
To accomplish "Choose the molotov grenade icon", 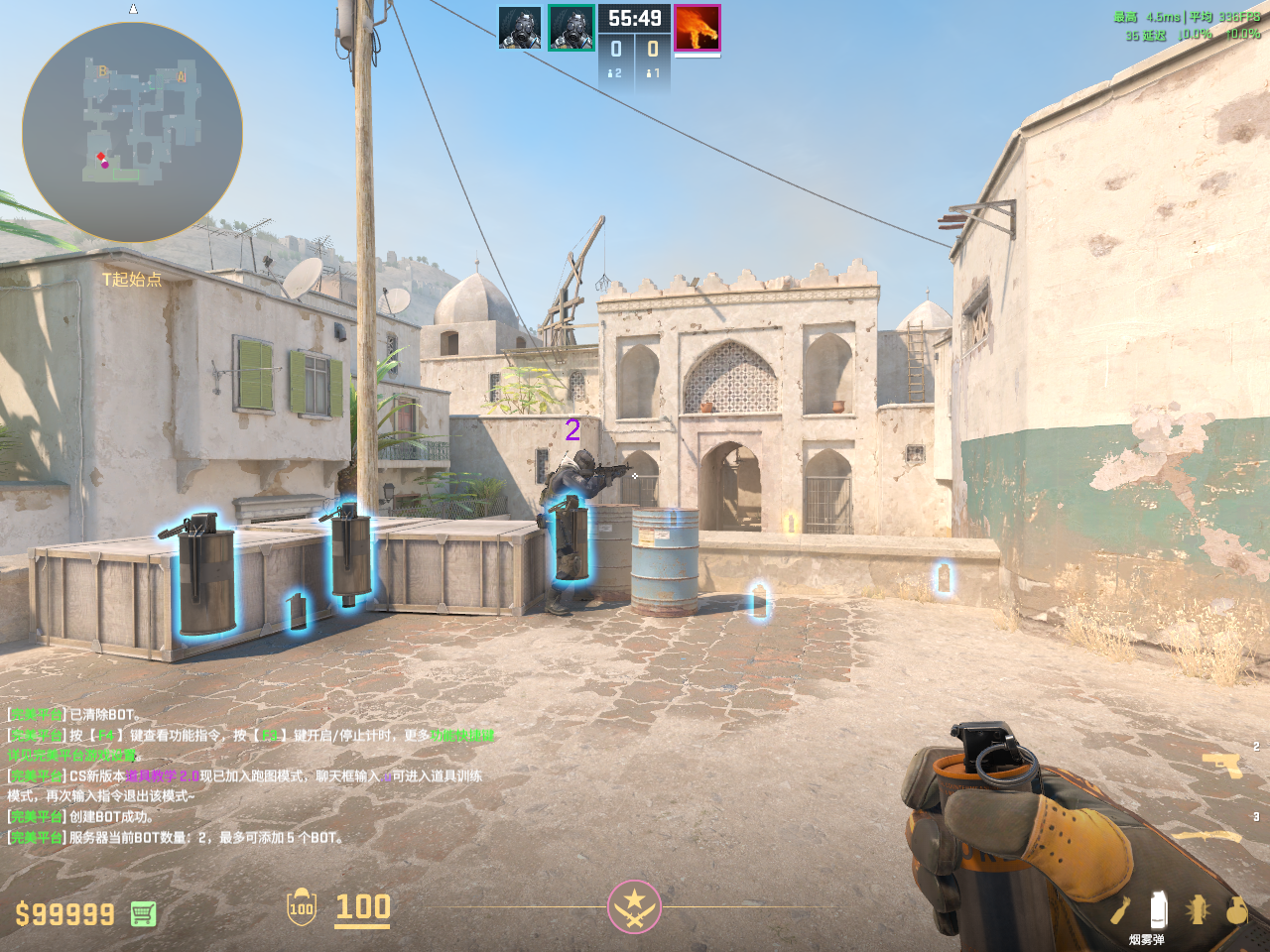I will (x=1120, y=909).
